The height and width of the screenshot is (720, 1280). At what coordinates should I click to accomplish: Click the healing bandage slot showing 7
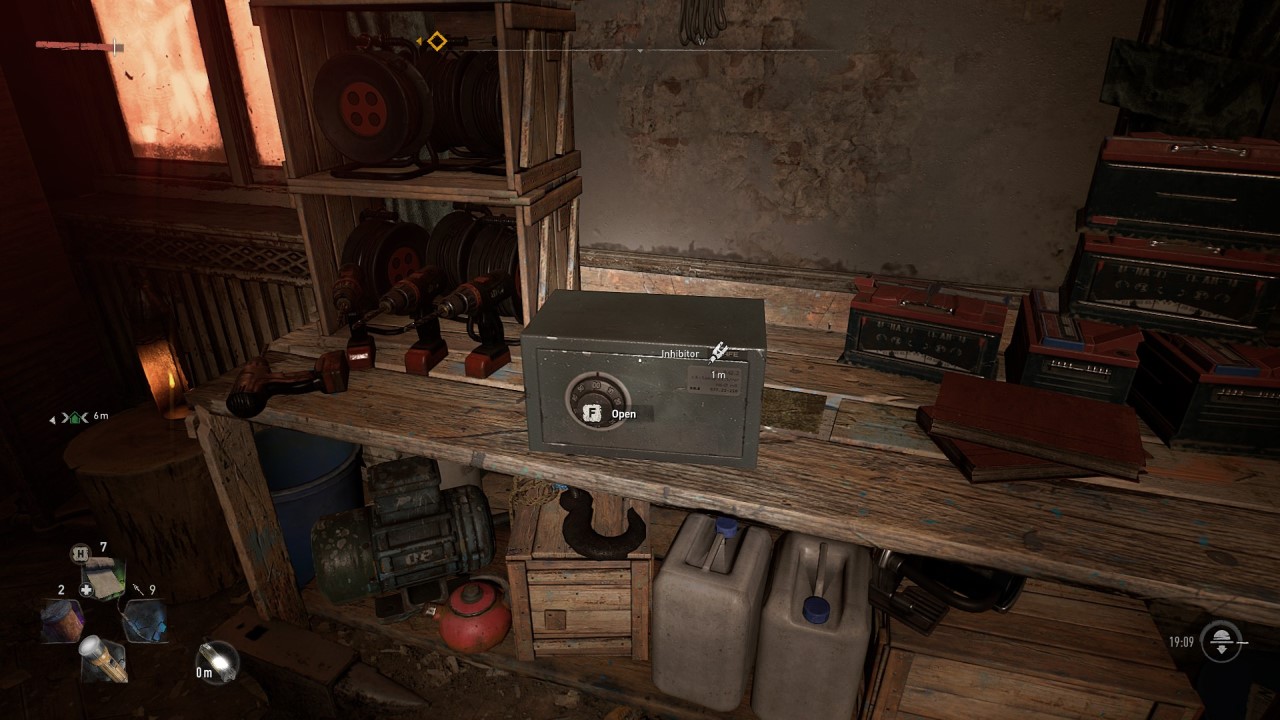(103, 573)
